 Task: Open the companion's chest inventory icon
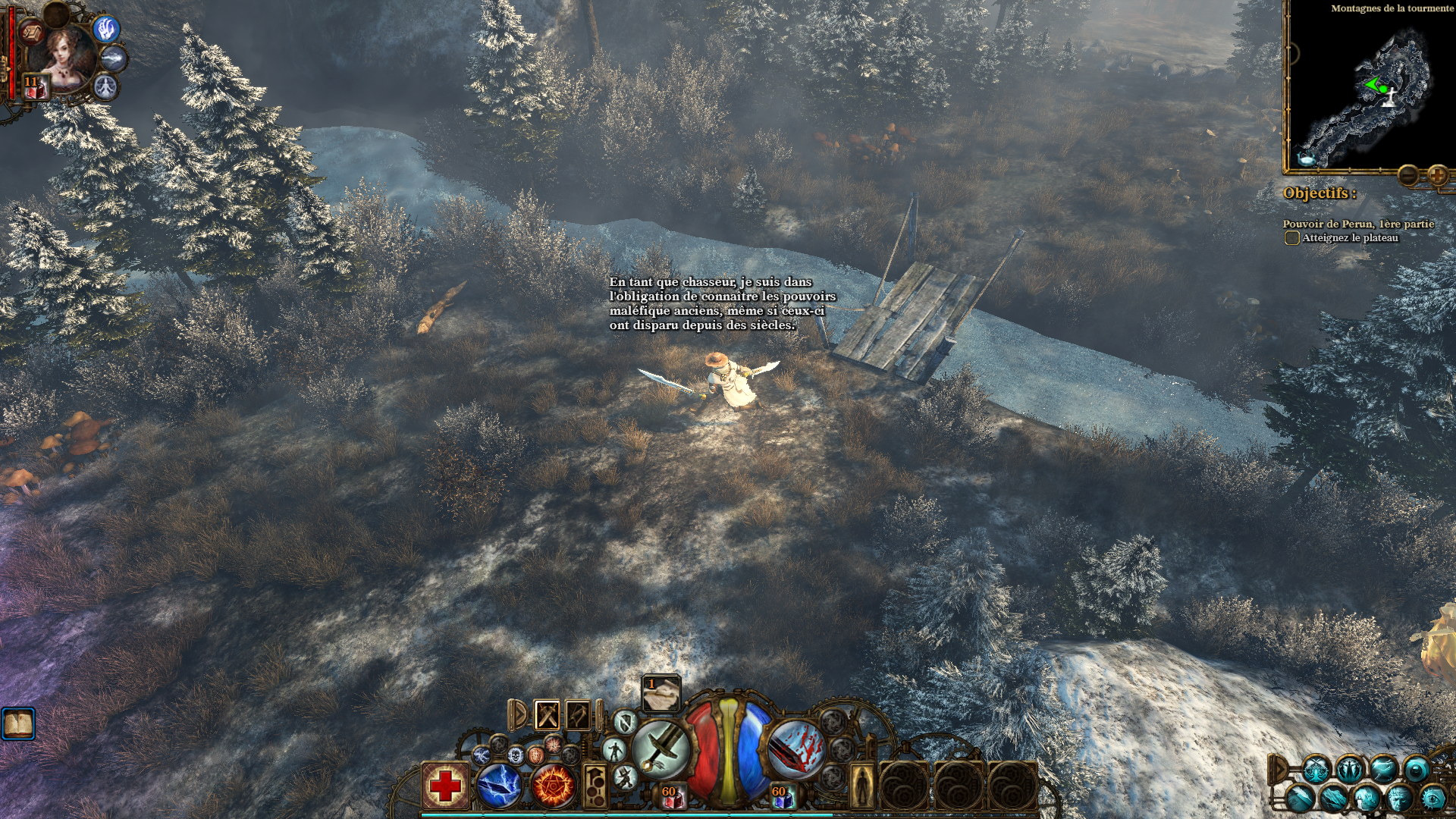33,33
